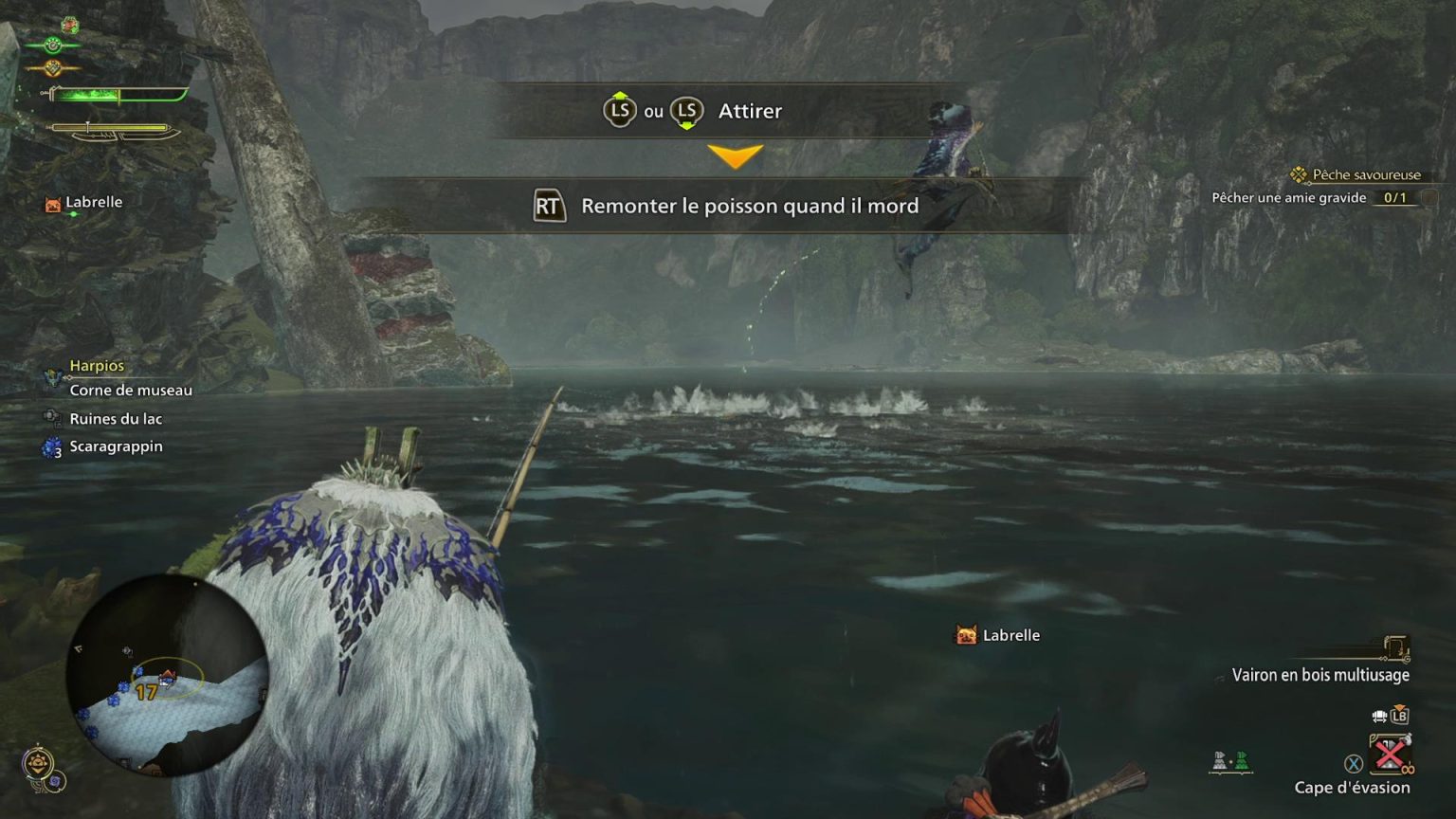Image resolution: width=1456 pixels, height=819 pixels.
Task: Click the infinity symbol beside Cape d'évasion
Action: pos(1407,770)
